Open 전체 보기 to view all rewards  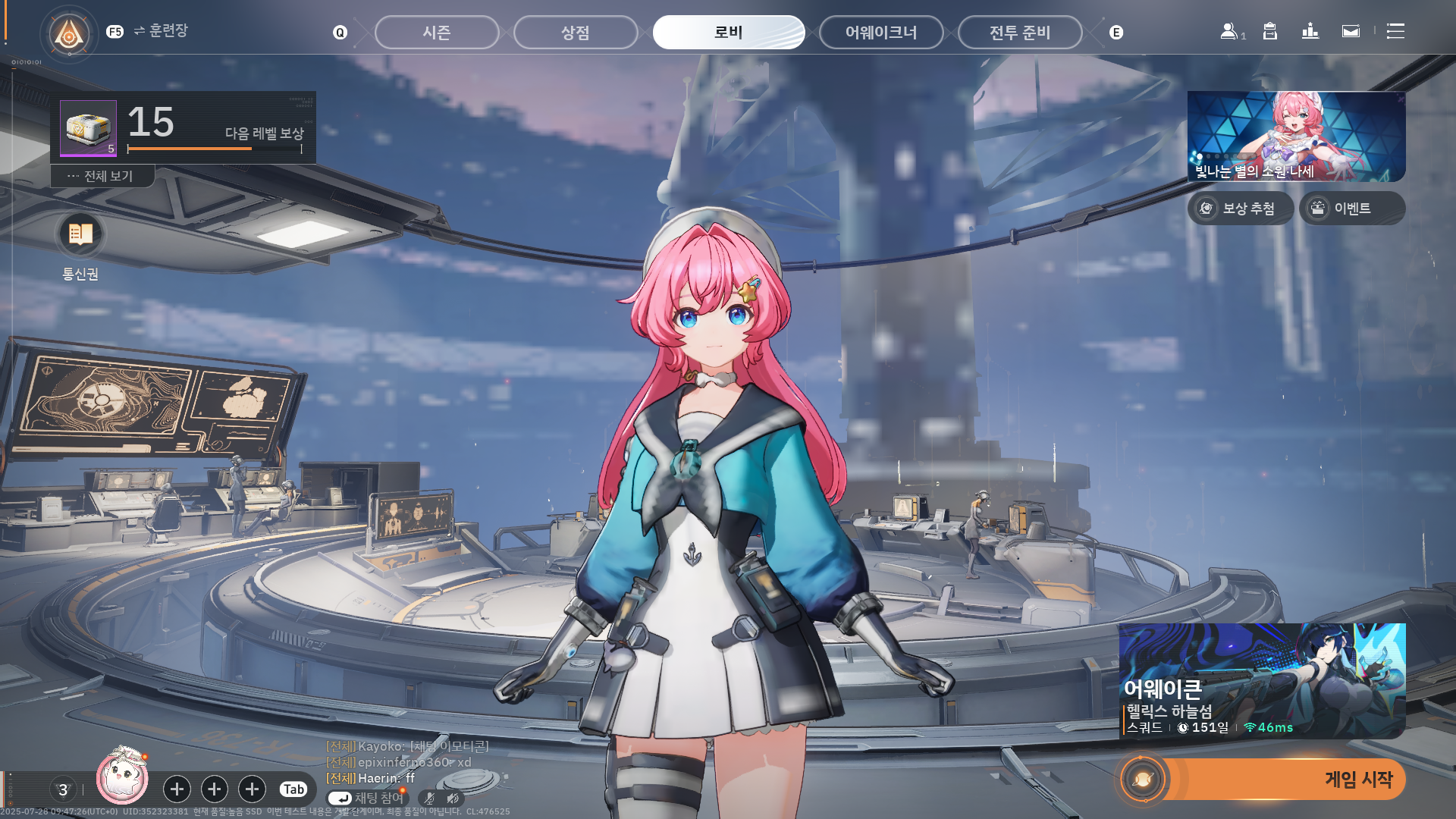[102, 176]
